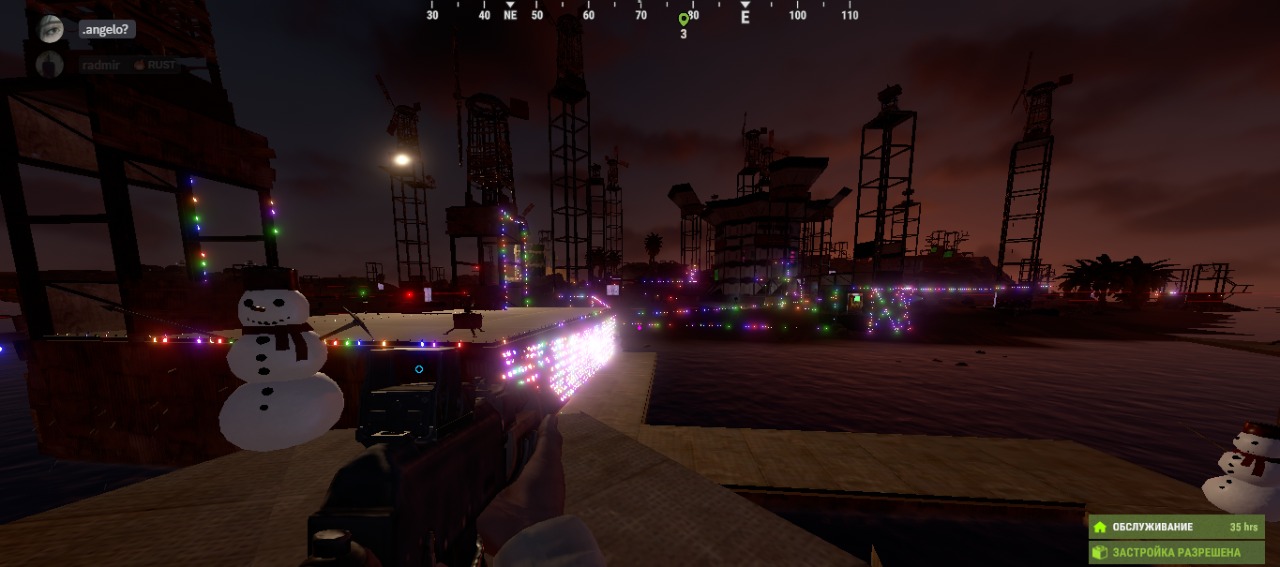Open the Обслуживание upkeep status indicator
This screenshot has width=1280, height=567.
pos(1176,527)
